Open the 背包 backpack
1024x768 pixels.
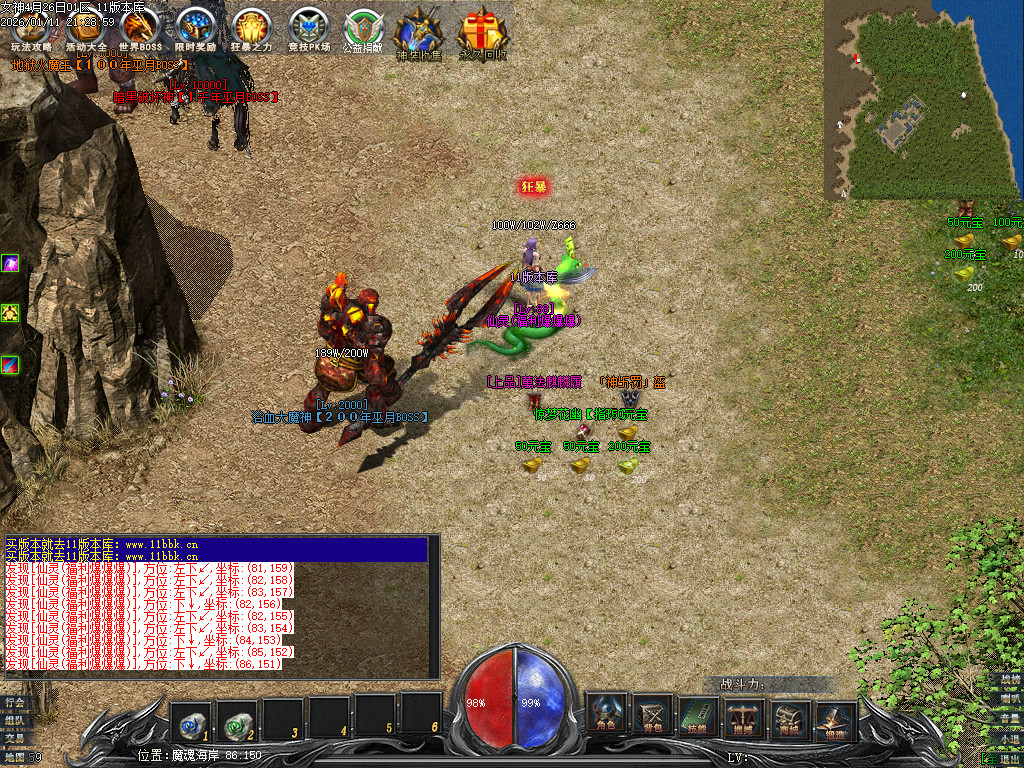tap(653, 714)
